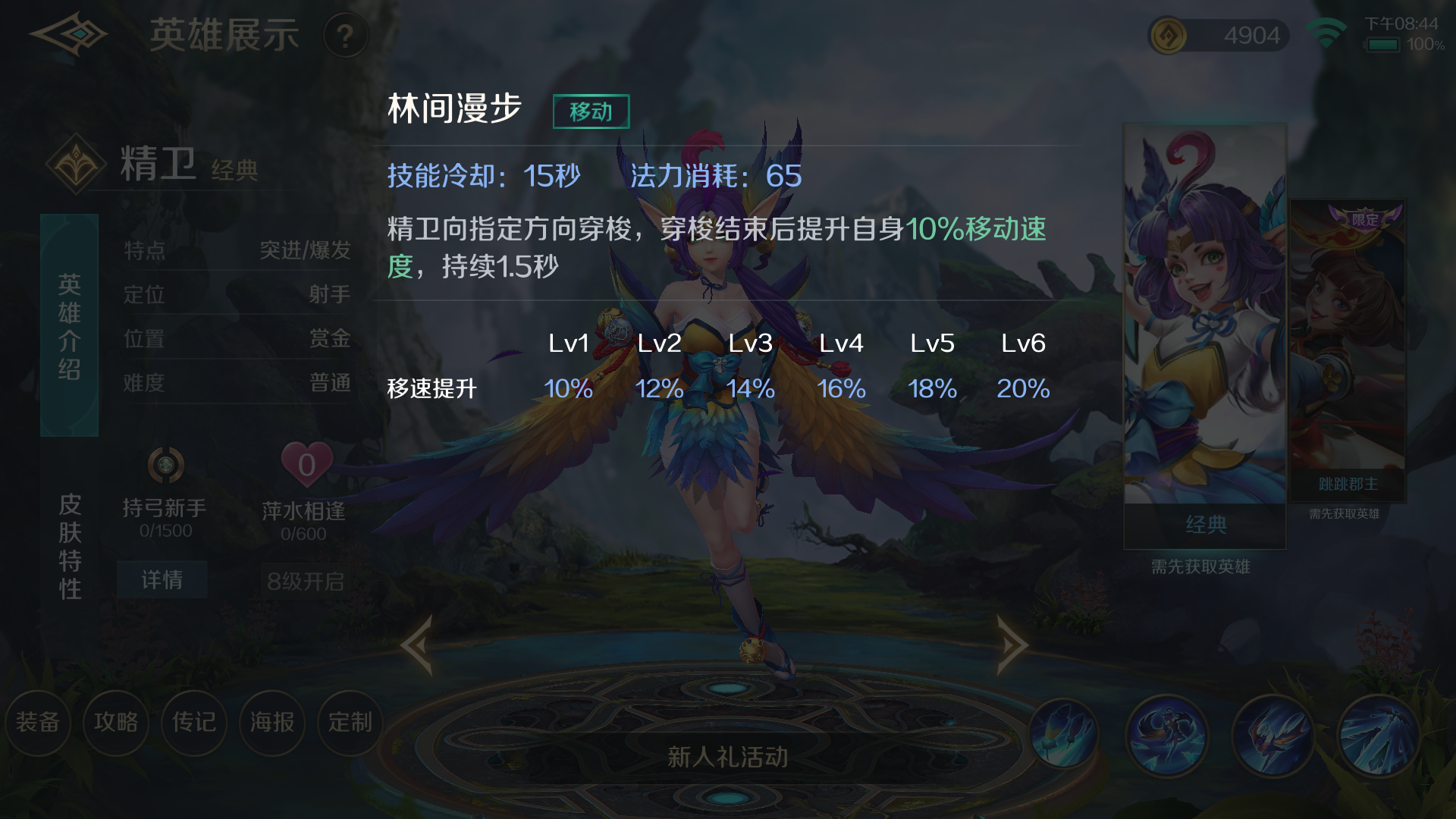Open the 攻略 (strategy) guide
This screenshot has width=1456, height=819.
116,723
